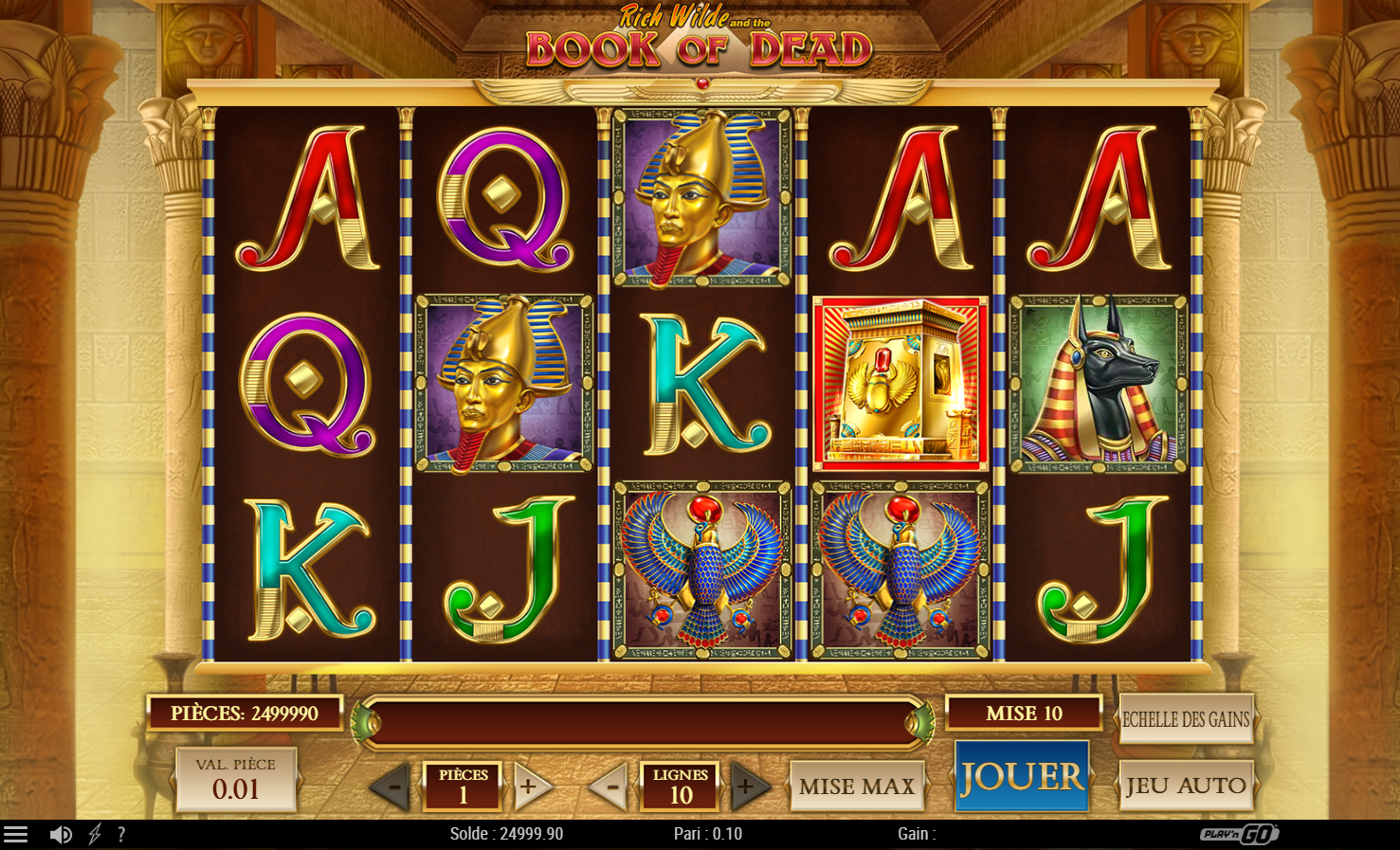Open the question mark help
Viewport: 1400px width, 850px height.
[x=121, y=834]
